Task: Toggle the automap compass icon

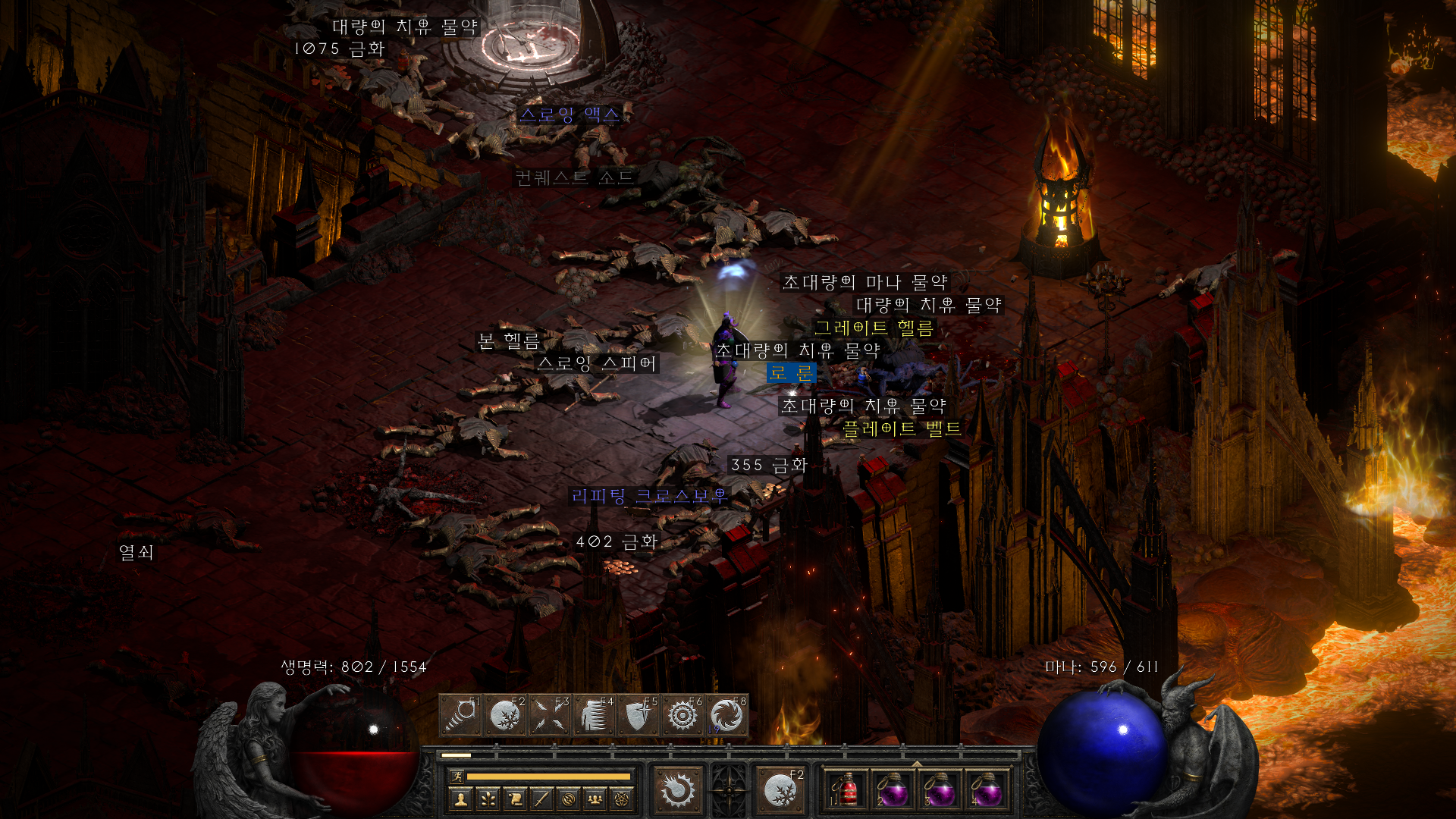Action: click(569, 798)
